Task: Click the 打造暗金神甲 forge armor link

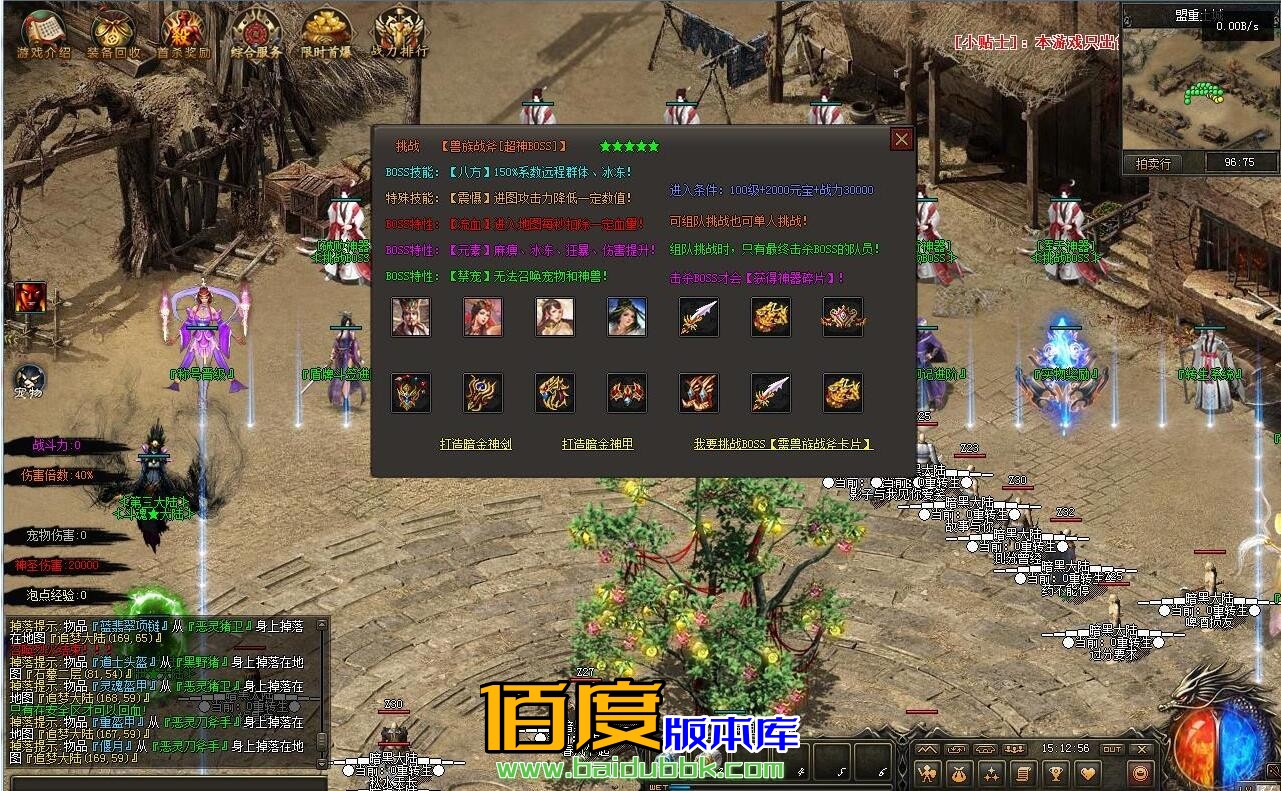Action: (x=597, y=444)
